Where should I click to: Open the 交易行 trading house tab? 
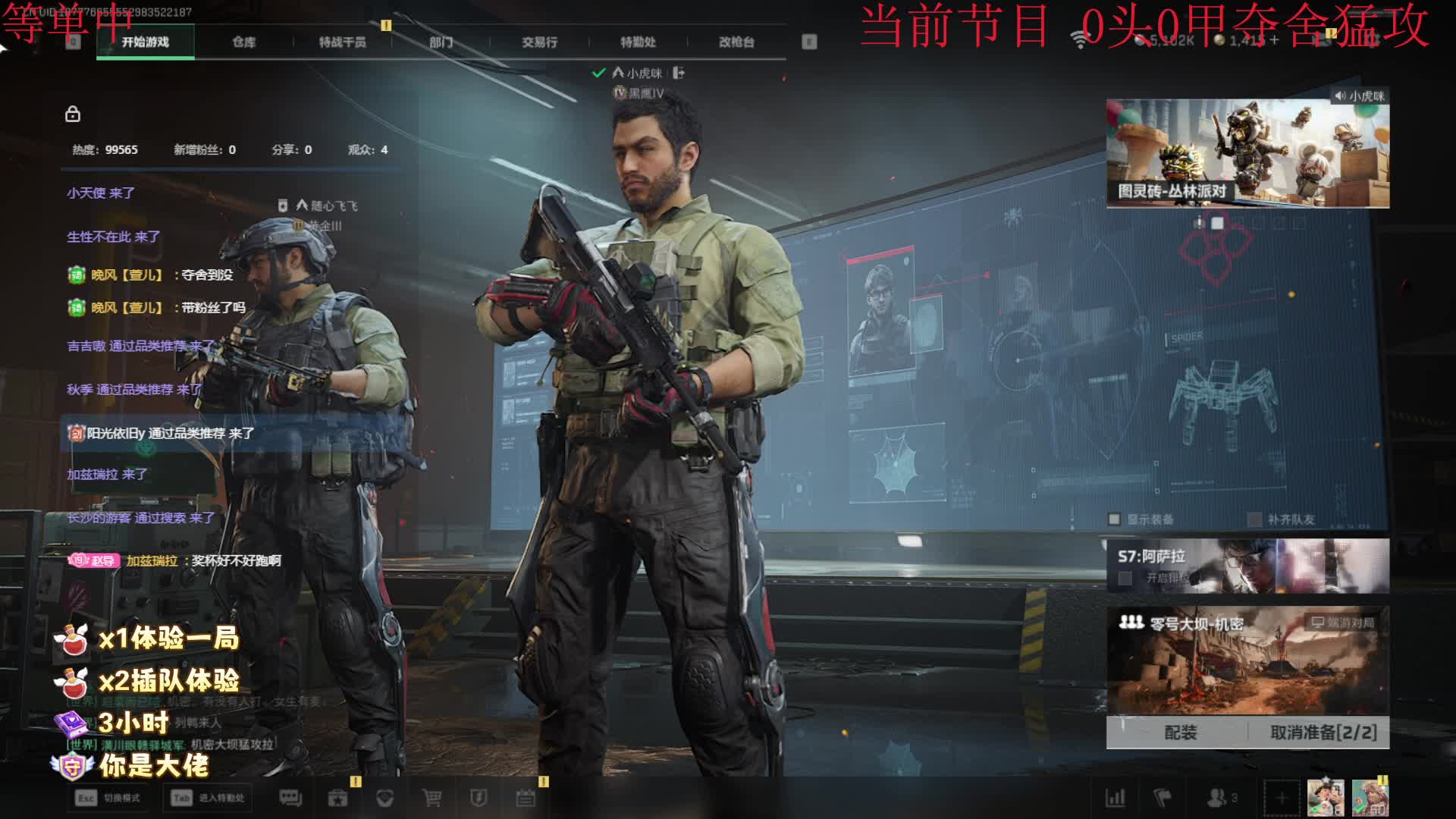539,42
